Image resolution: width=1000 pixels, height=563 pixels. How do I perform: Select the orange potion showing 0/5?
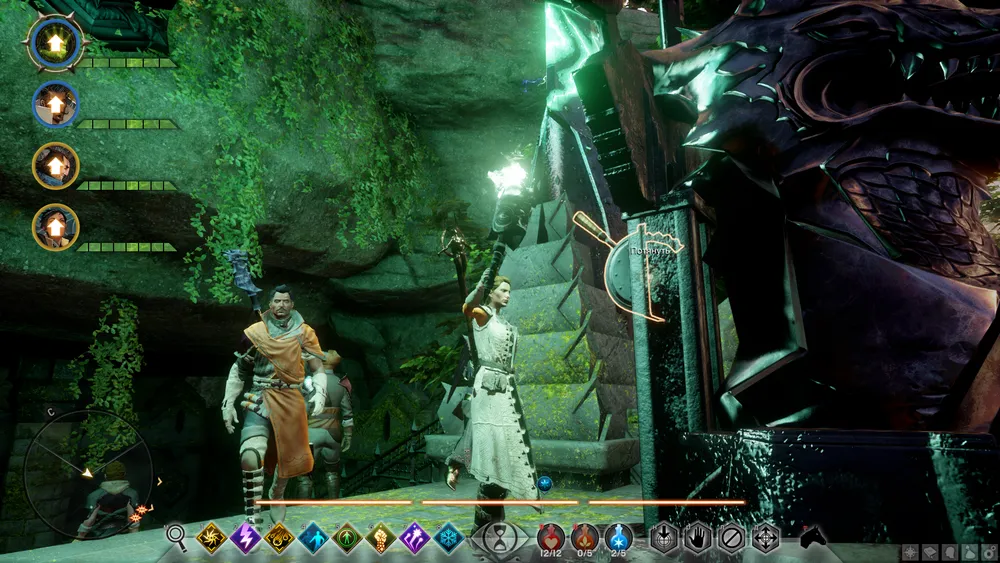(585, 537)
